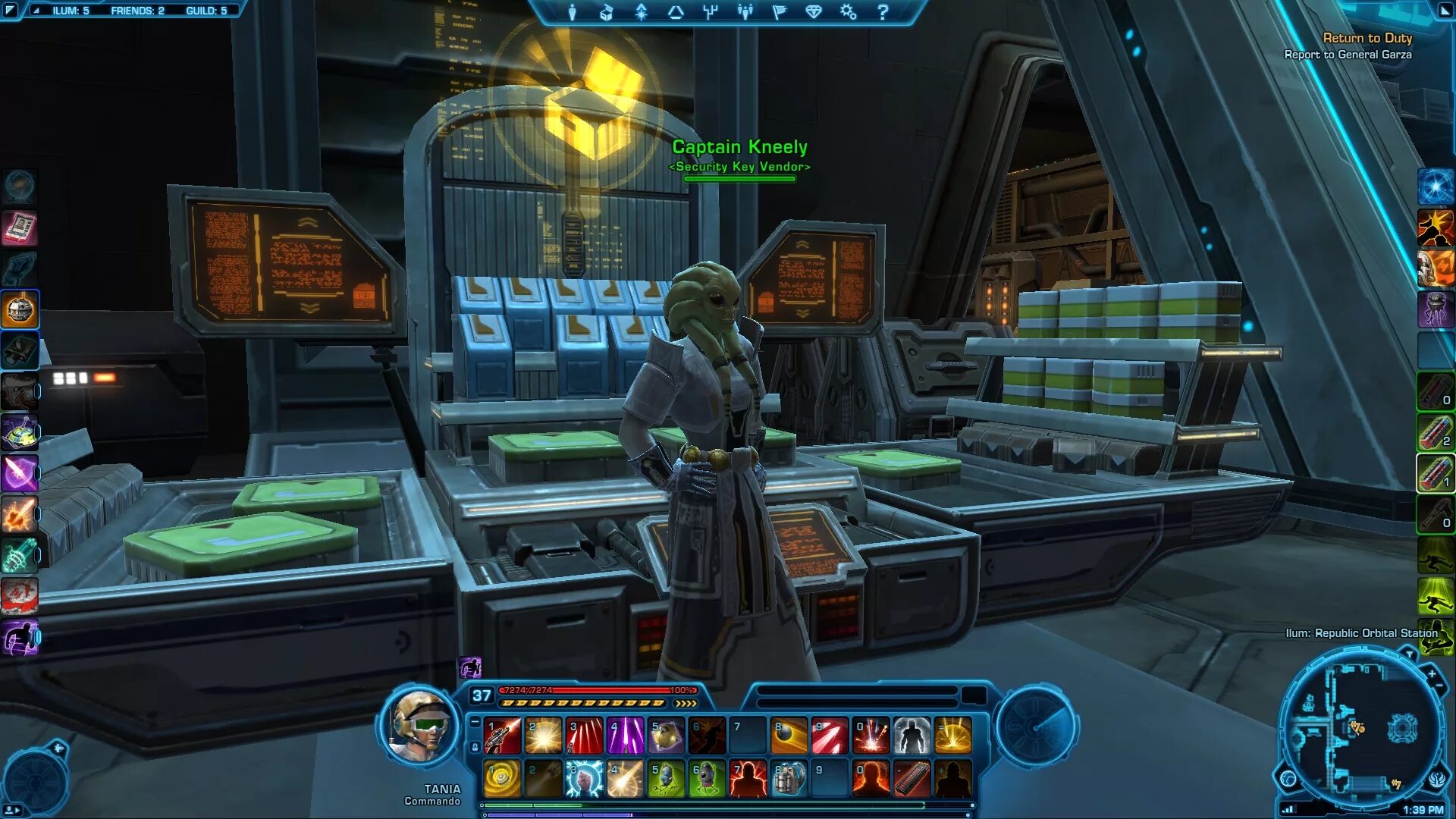Open the character sheet from the top menu
The width and height of the screenshot is (1456, 819).
[x=573, y=12]
